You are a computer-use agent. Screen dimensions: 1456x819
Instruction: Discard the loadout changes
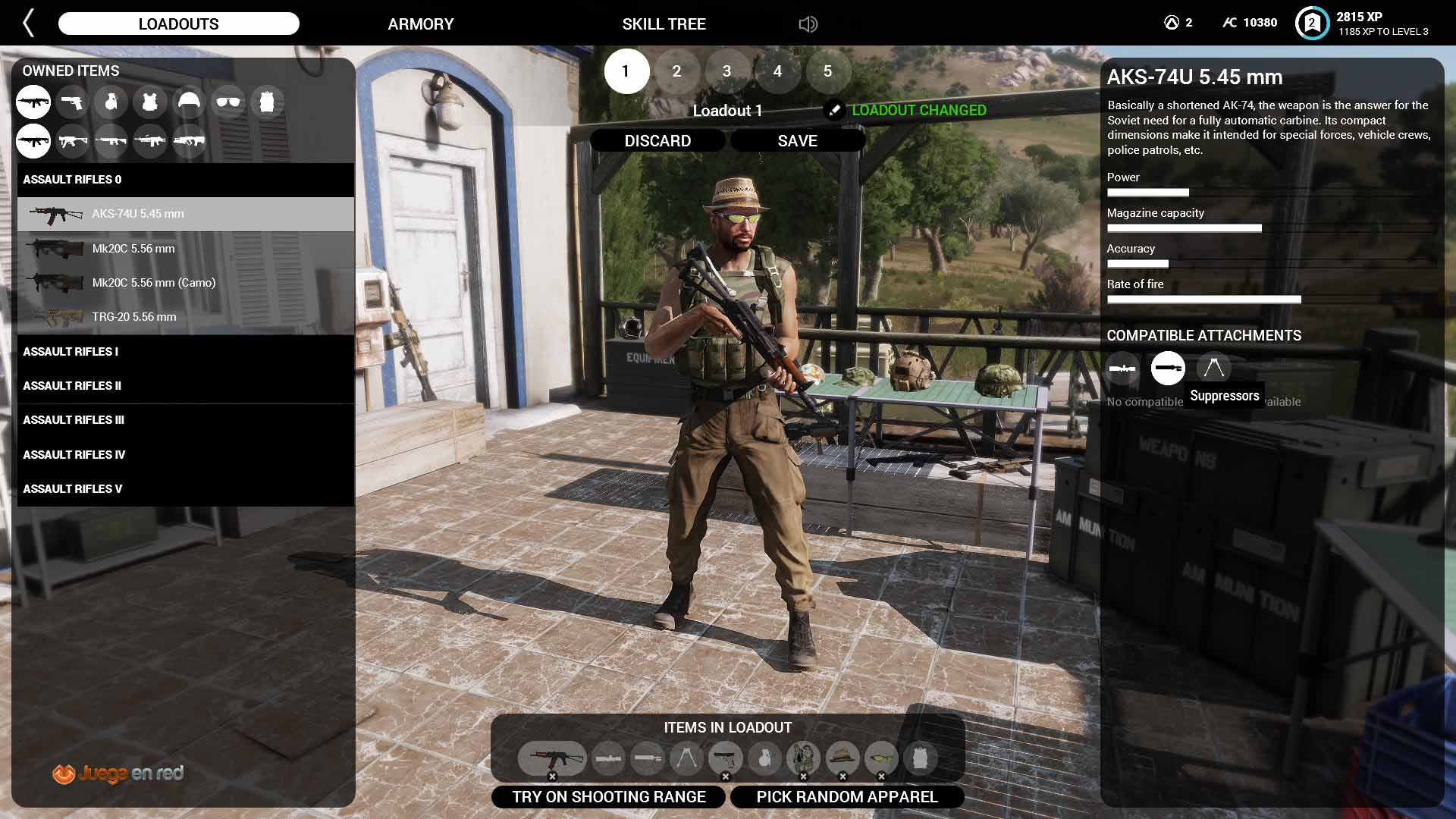[x=657, y=141]
